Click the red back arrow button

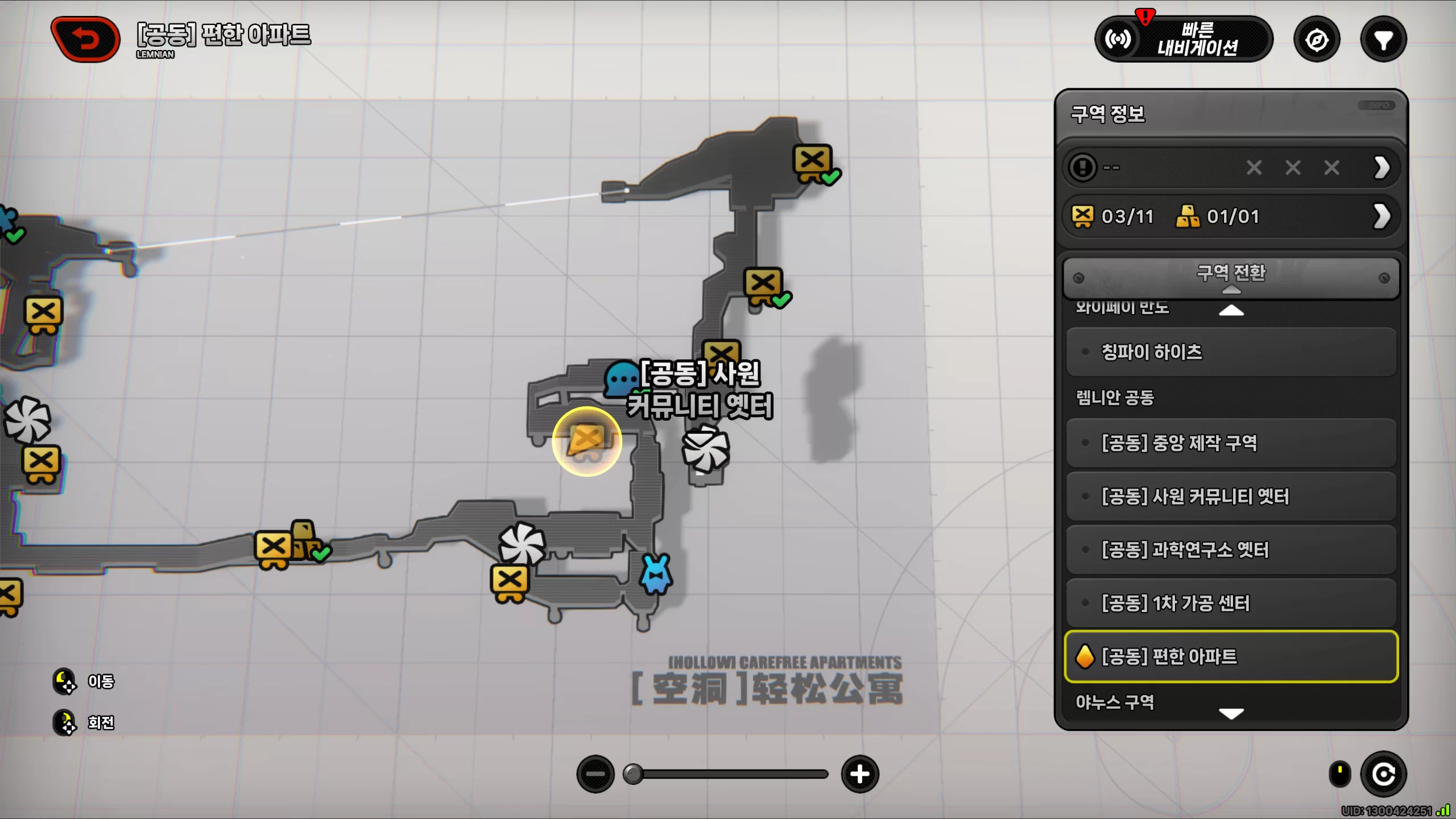click(x=86, y=39)
